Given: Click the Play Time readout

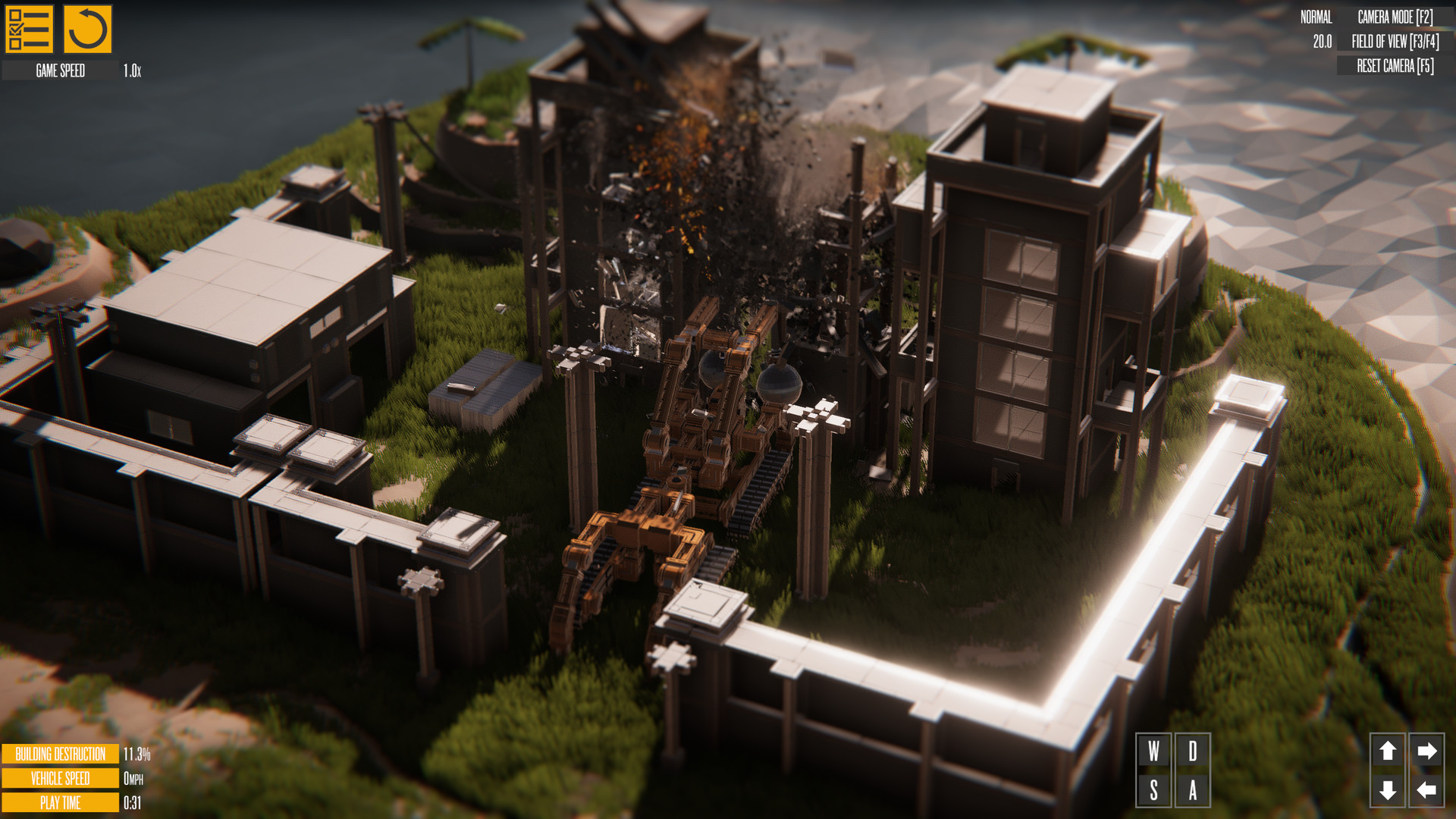Looking at the screenshot, I should [x=59, y=802].
